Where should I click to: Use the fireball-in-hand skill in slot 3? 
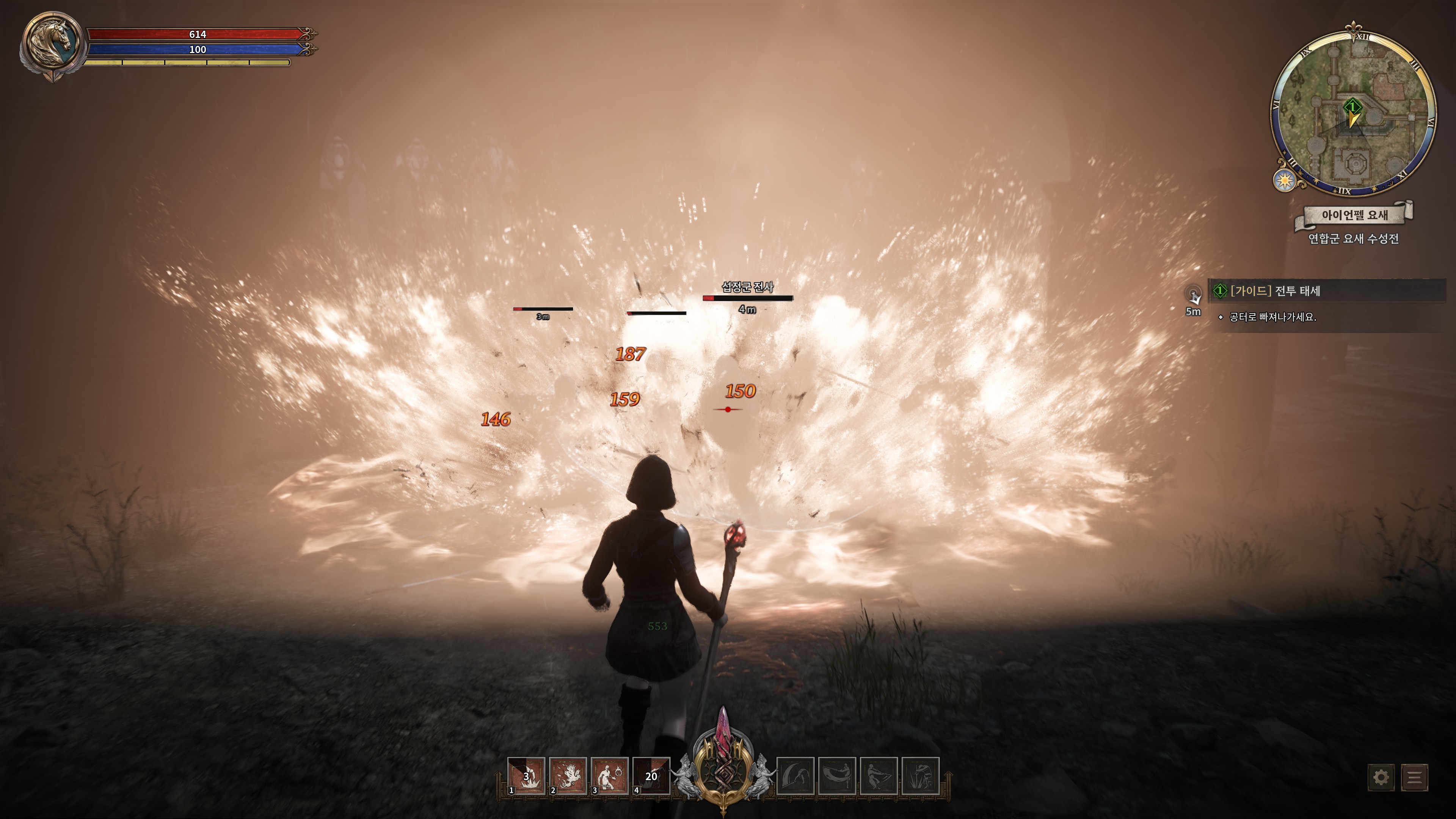(x=610, y=776)
